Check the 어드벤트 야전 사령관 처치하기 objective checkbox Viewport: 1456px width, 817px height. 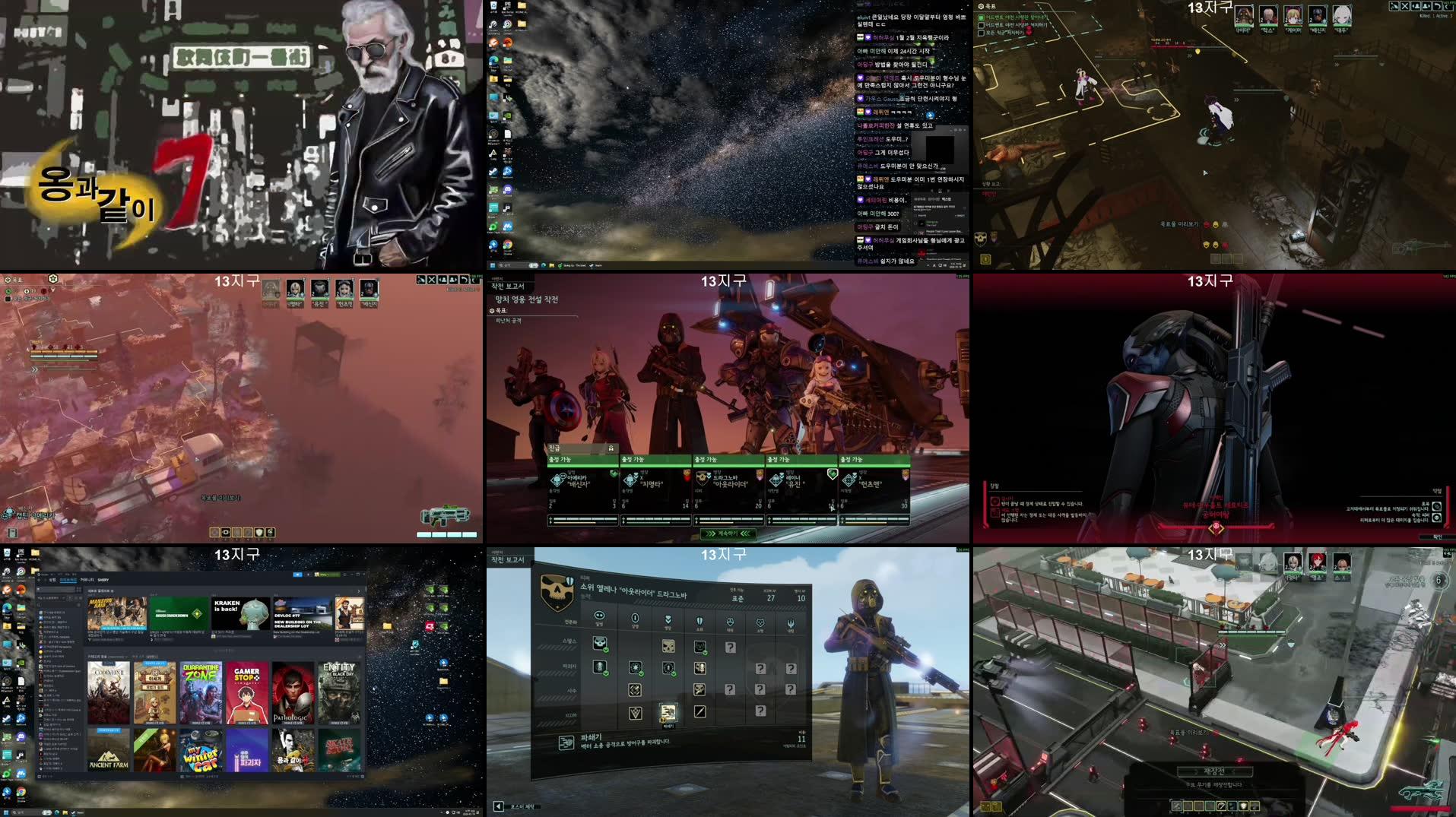(981, 25)
